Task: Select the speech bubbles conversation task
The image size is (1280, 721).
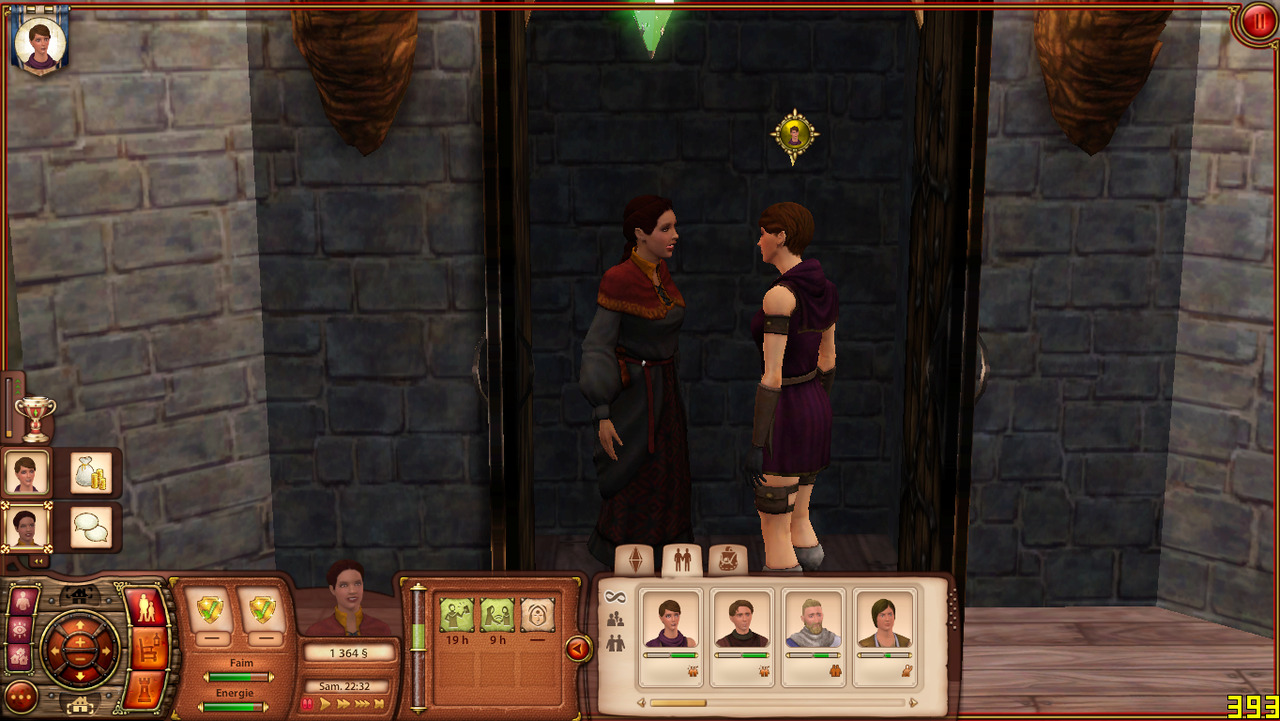Action: click(91, 527)
